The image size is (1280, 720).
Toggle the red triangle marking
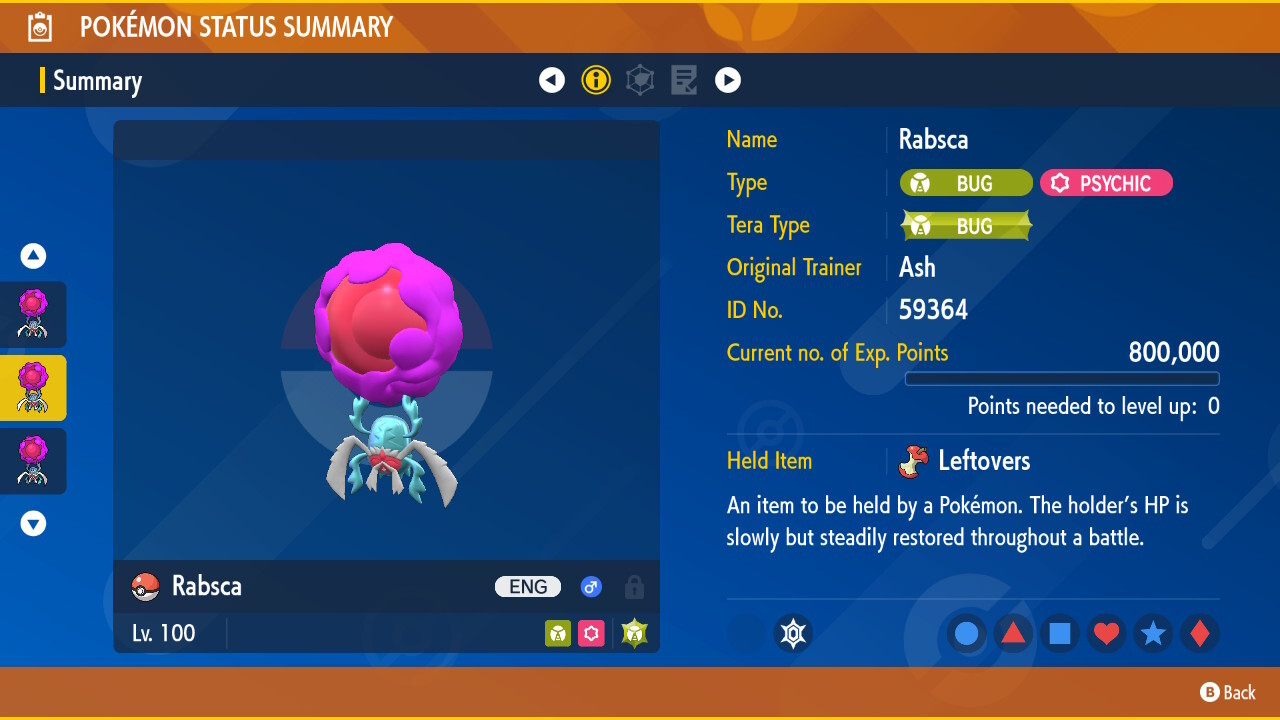pyautogui.click(x=1013, y=634)
